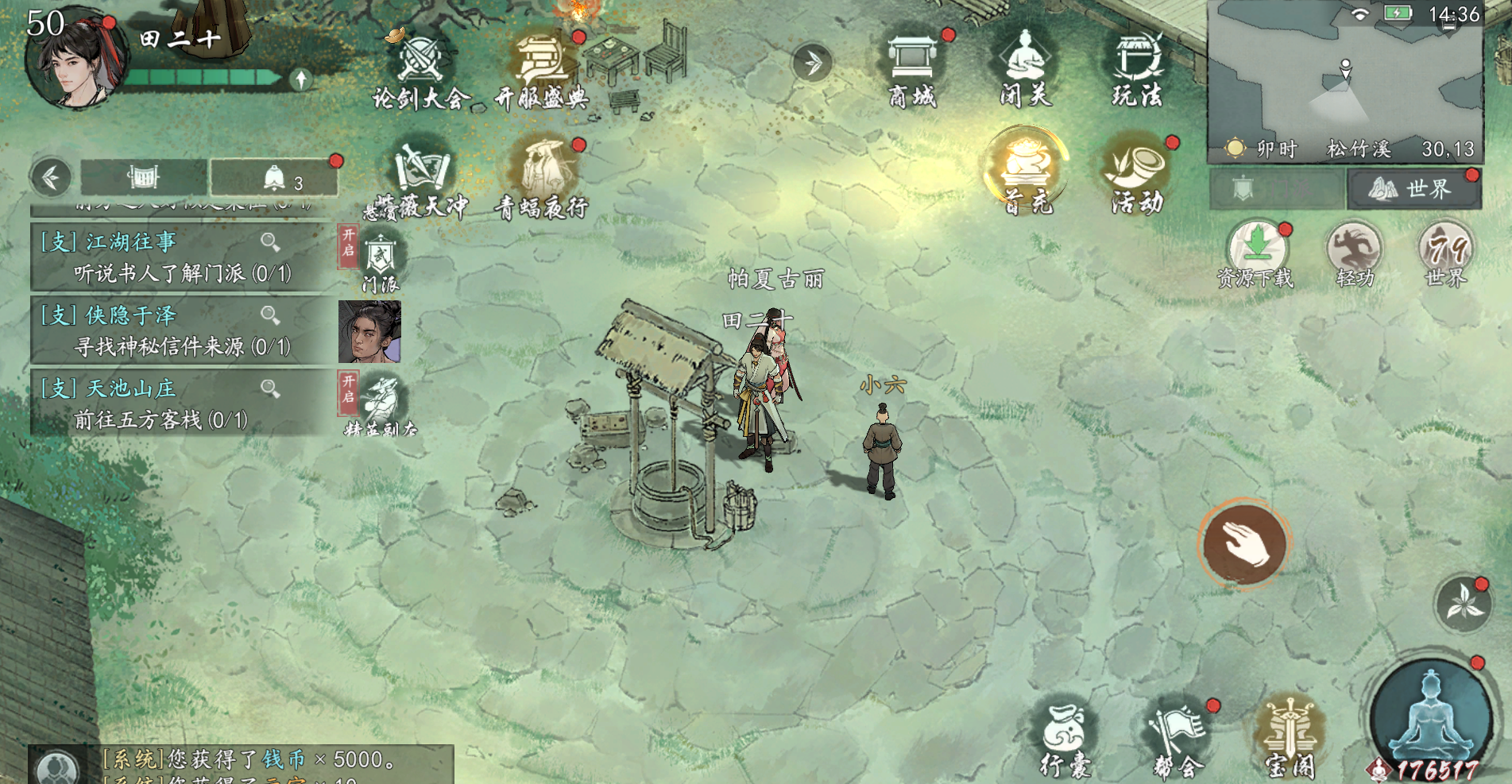Image resolution: width=1512 pixels, height=784 pixels.
Task: Open the 行囊 inventory bag
Action: 1065,740
